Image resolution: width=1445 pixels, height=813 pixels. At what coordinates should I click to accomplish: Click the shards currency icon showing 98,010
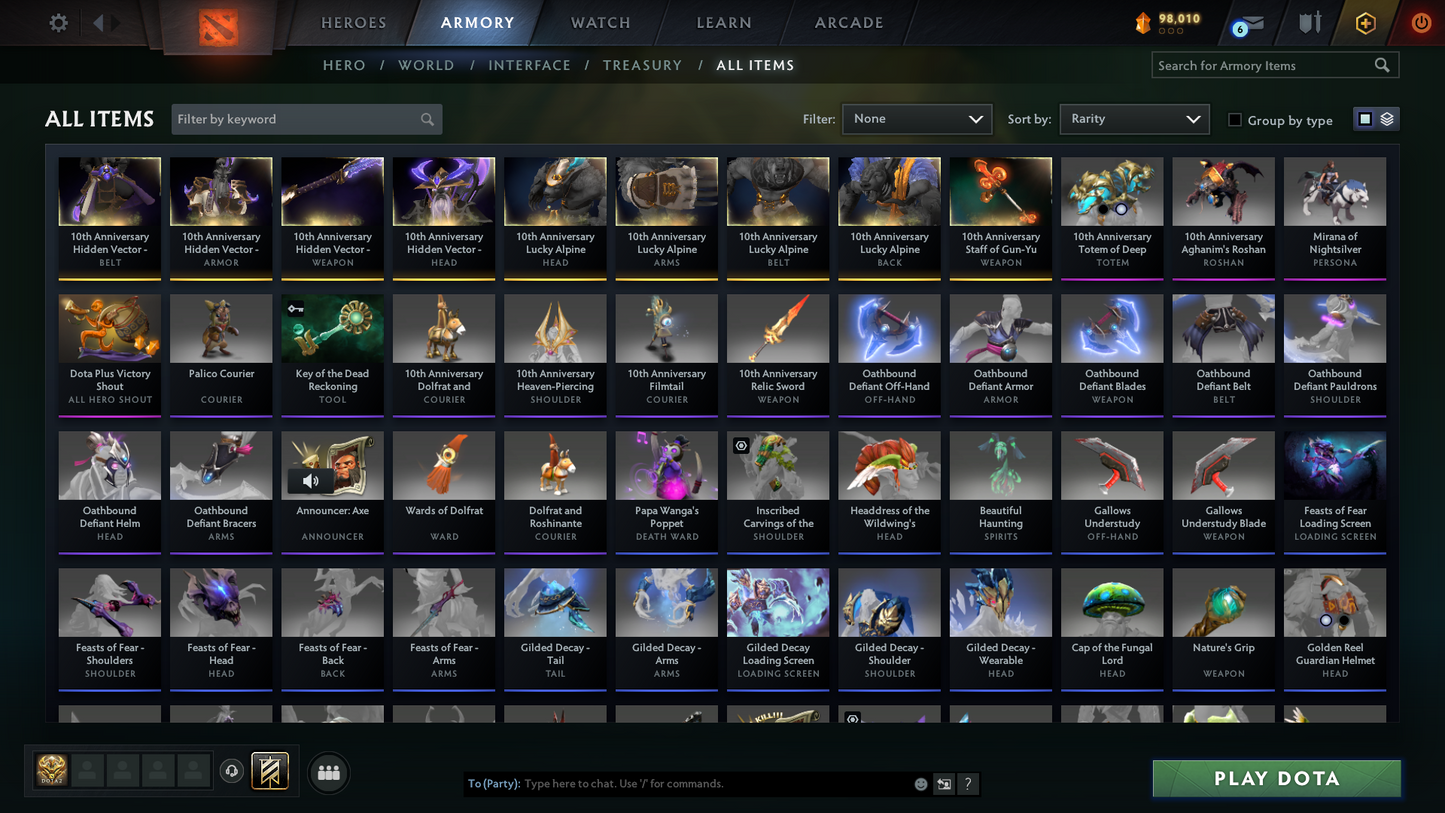click(1143, 22)
